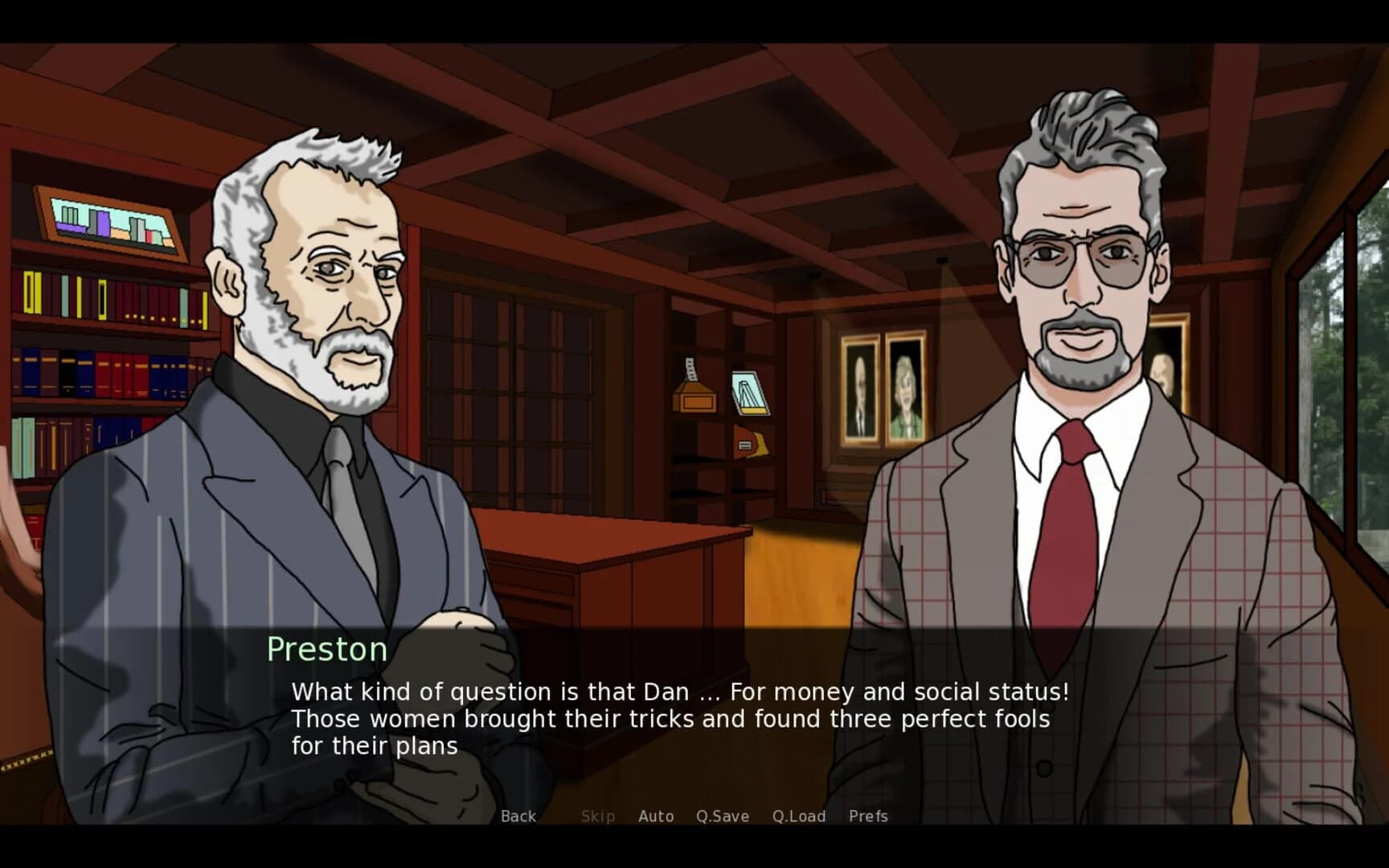
Task: Enable Auto dialogue advance
Action: coord(656,816)
